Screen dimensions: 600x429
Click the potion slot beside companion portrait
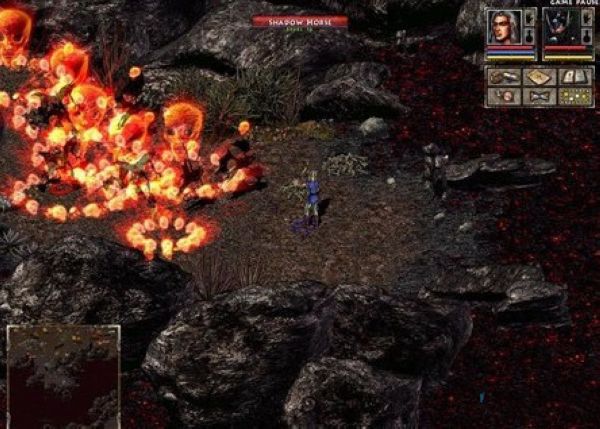tap(584, 36)
